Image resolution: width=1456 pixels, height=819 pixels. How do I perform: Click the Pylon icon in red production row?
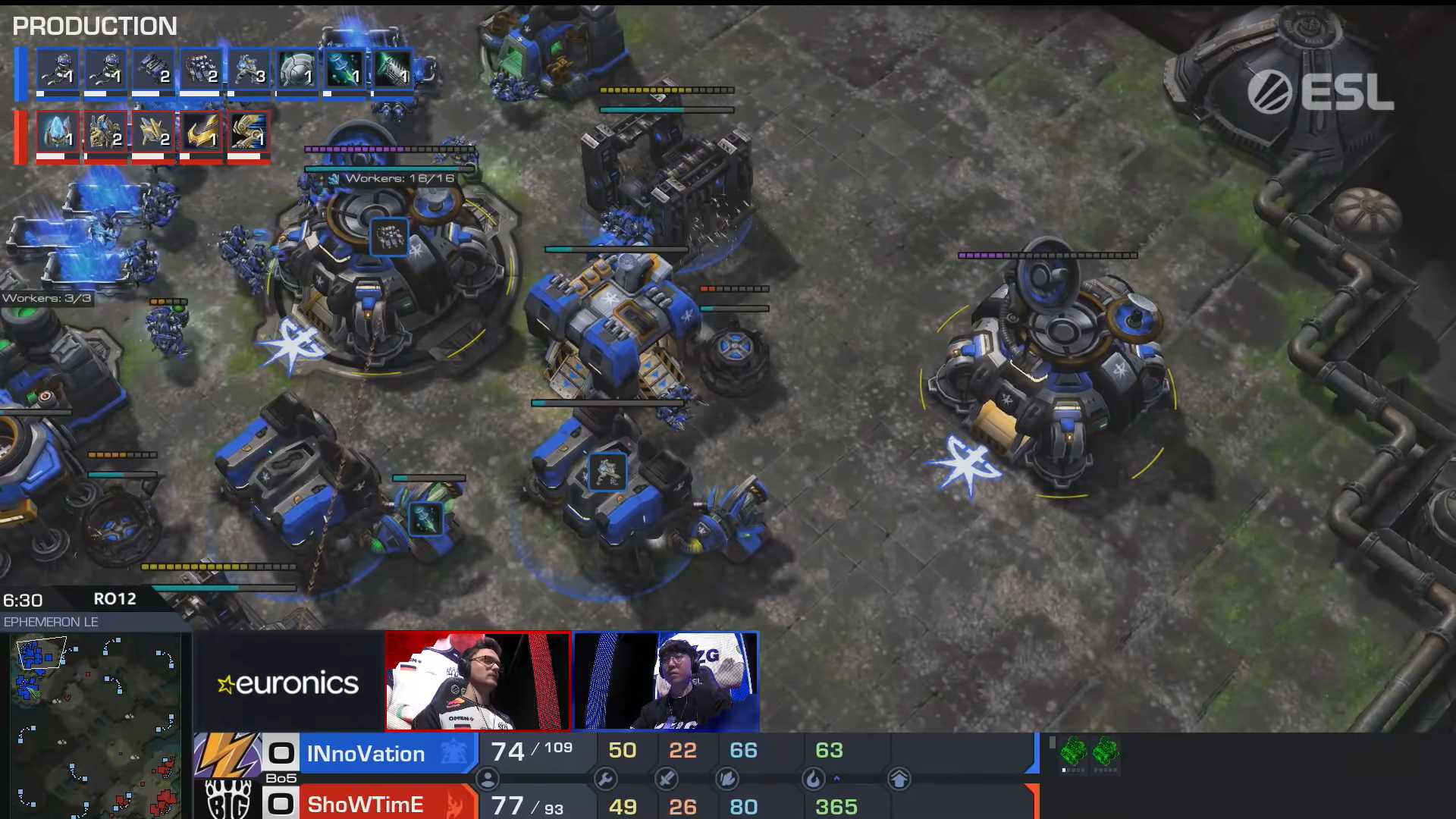(x=58, y=134)
